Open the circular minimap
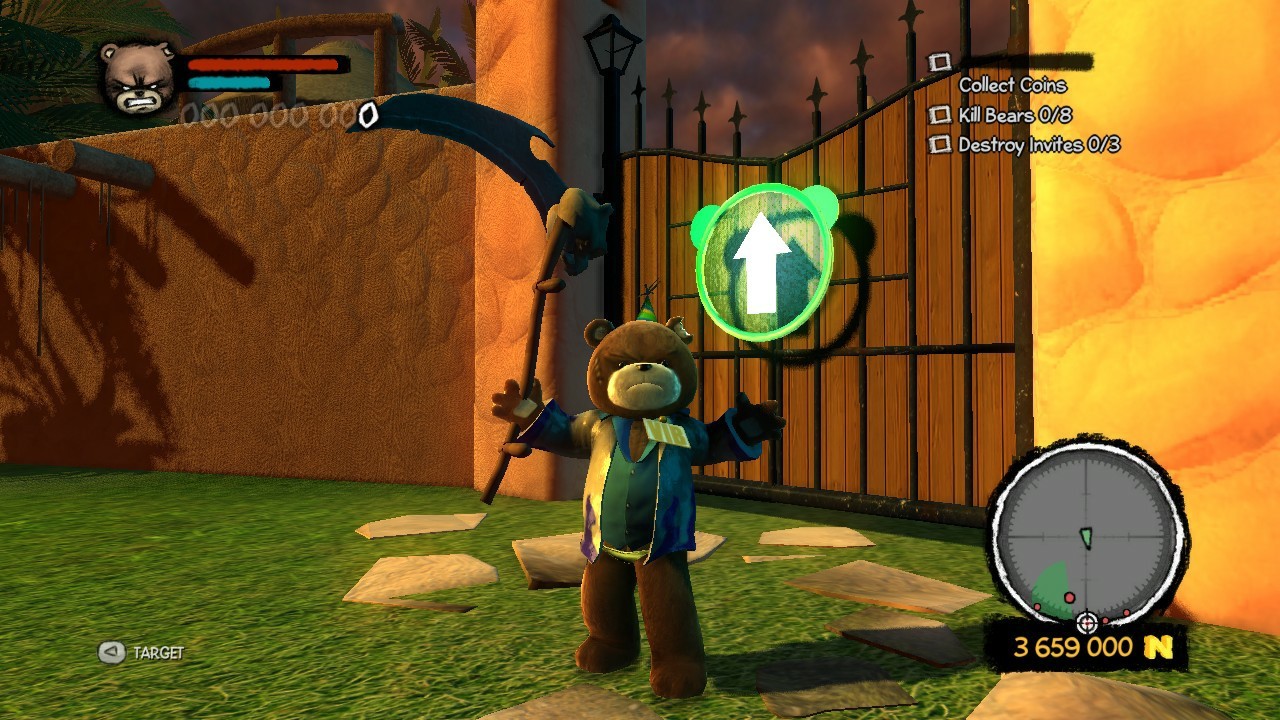 point(1086,539)
